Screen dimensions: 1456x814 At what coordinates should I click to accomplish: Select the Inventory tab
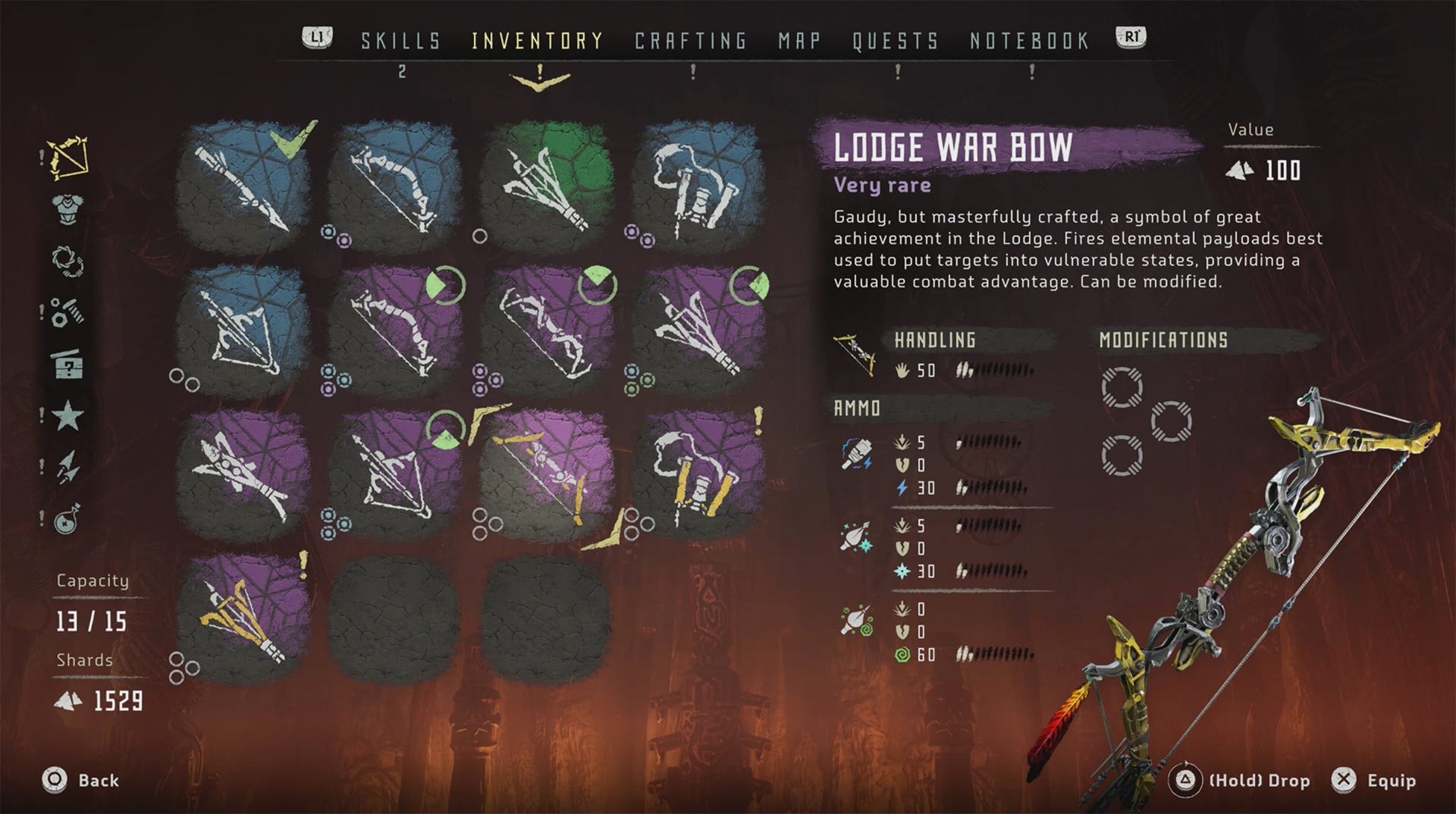(x=538, y=41)
